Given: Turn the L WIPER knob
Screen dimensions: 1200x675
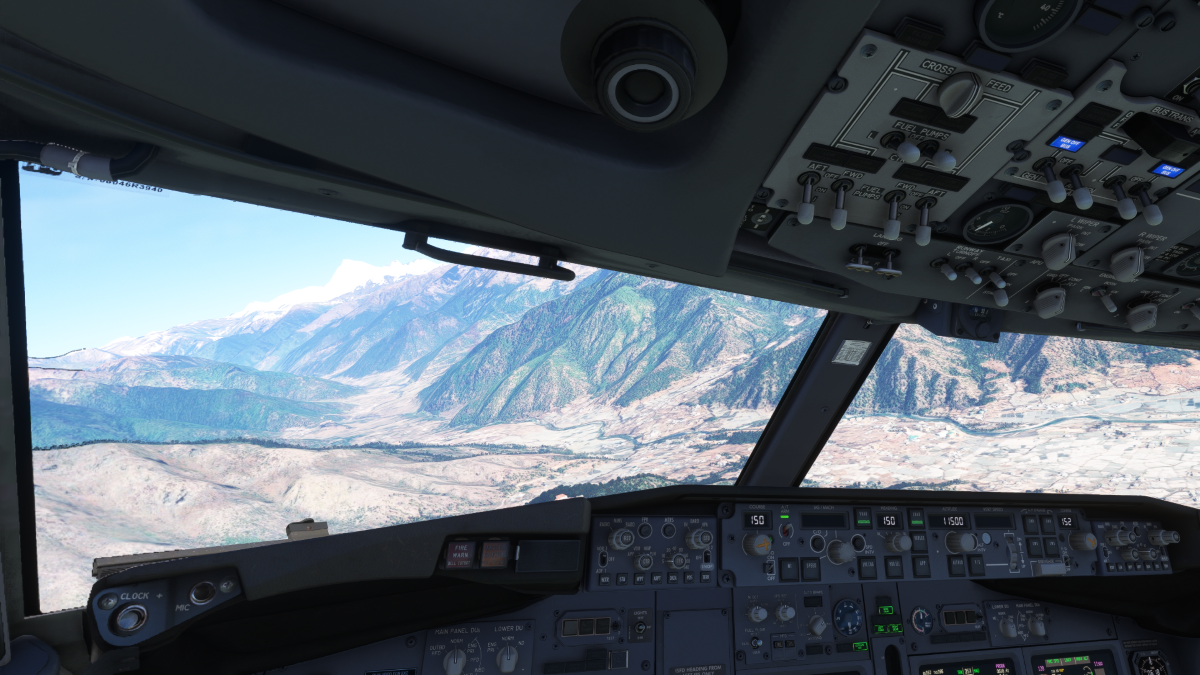Looking at the screenshot, I should pos(1058,250).
